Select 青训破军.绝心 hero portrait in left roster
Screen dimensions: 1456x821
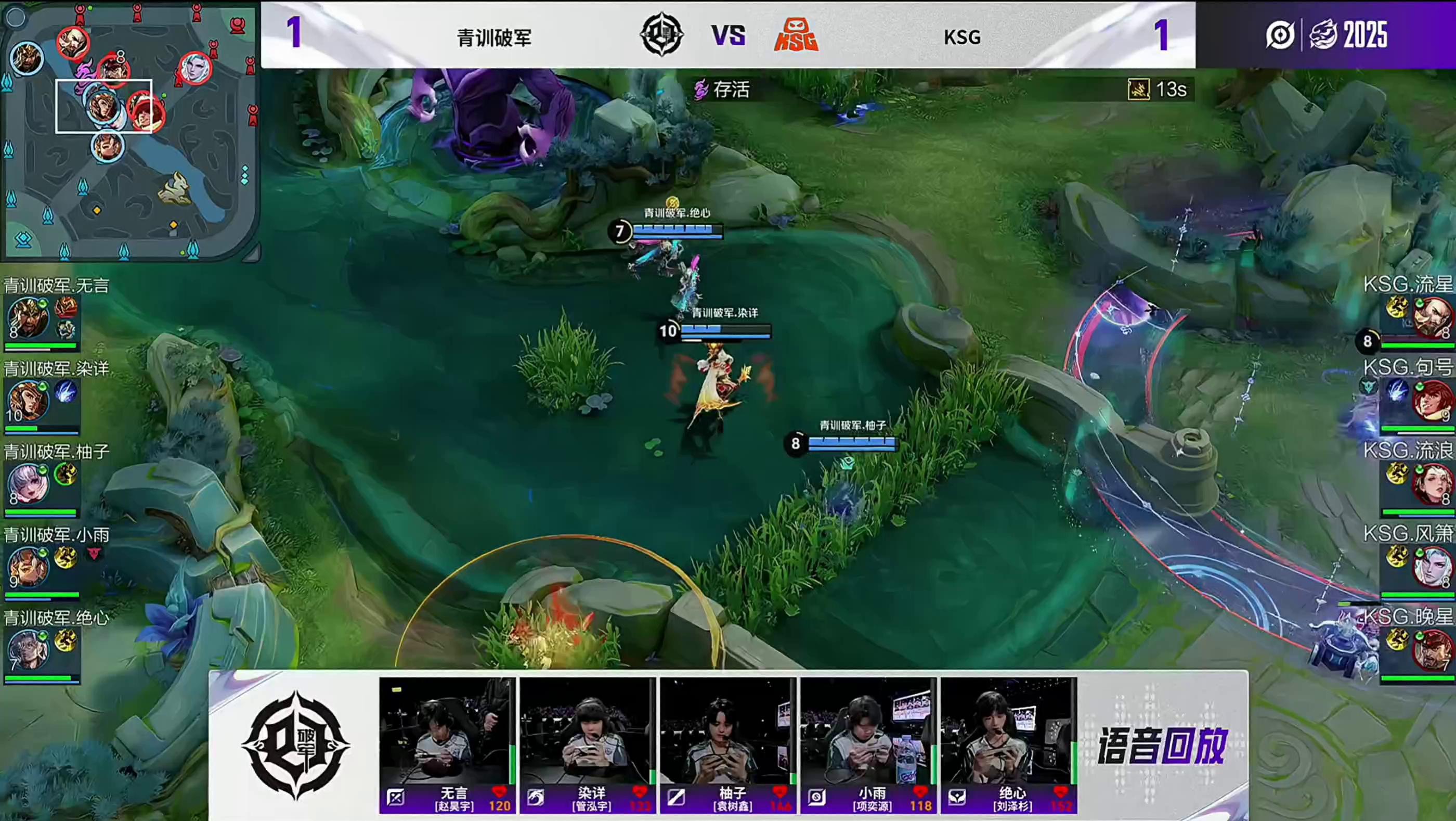pos(27,650)
